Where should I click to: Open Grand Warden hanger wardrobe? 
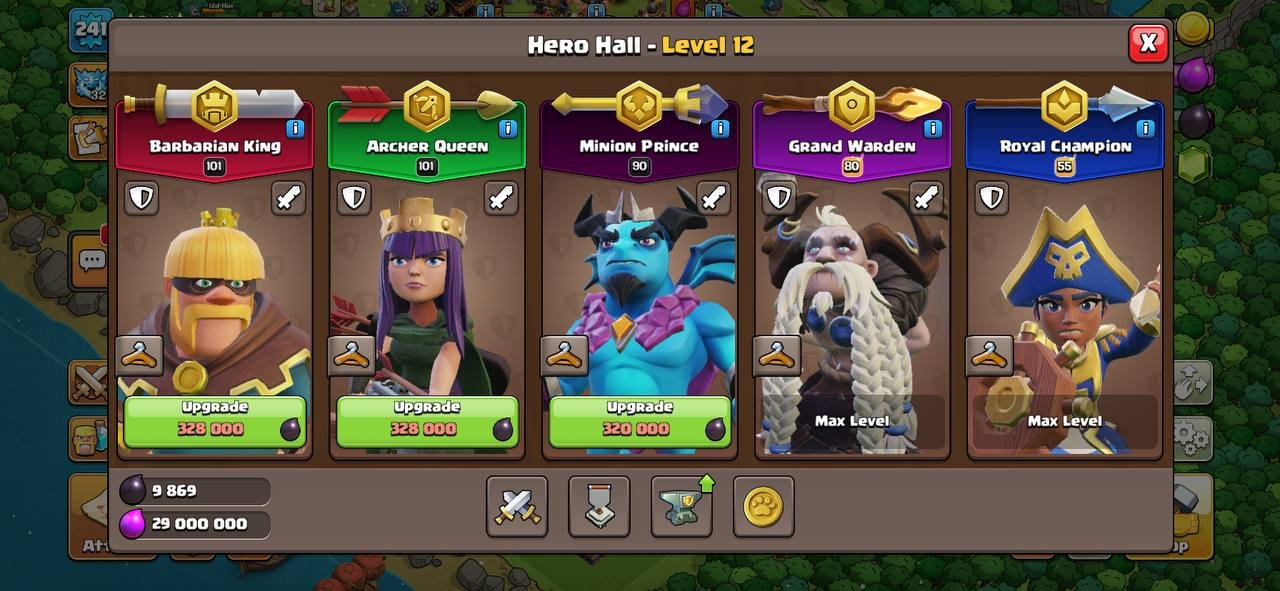coord(777,355)
